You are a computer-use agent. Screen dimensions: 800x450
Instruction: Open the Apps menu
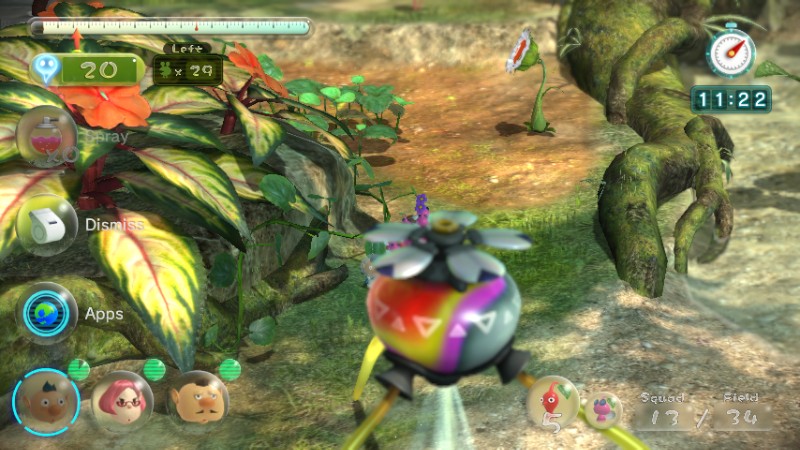(x=48, y=313)
